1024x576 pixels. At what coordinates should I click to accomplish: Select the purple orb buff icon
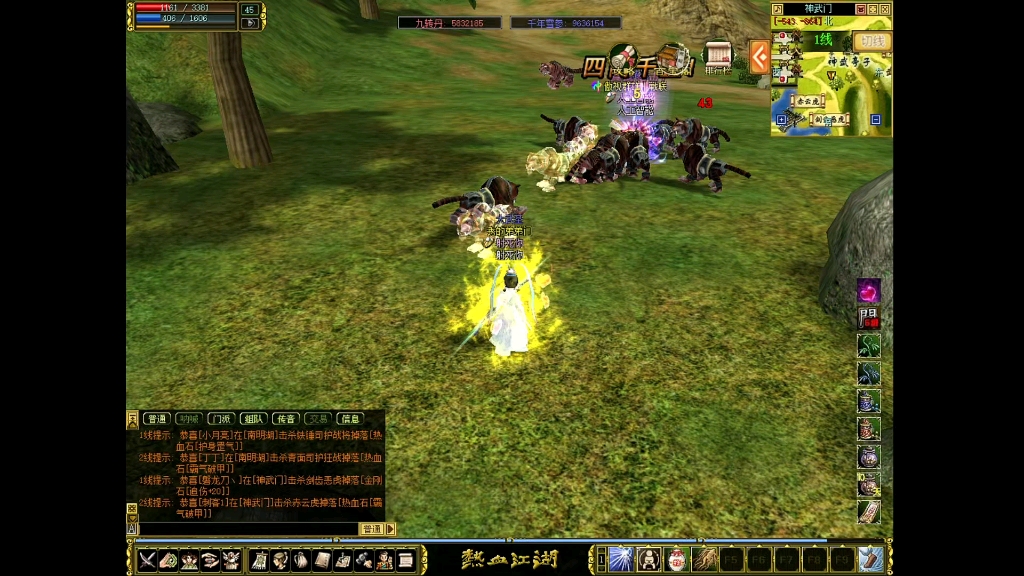click(869, 291)
